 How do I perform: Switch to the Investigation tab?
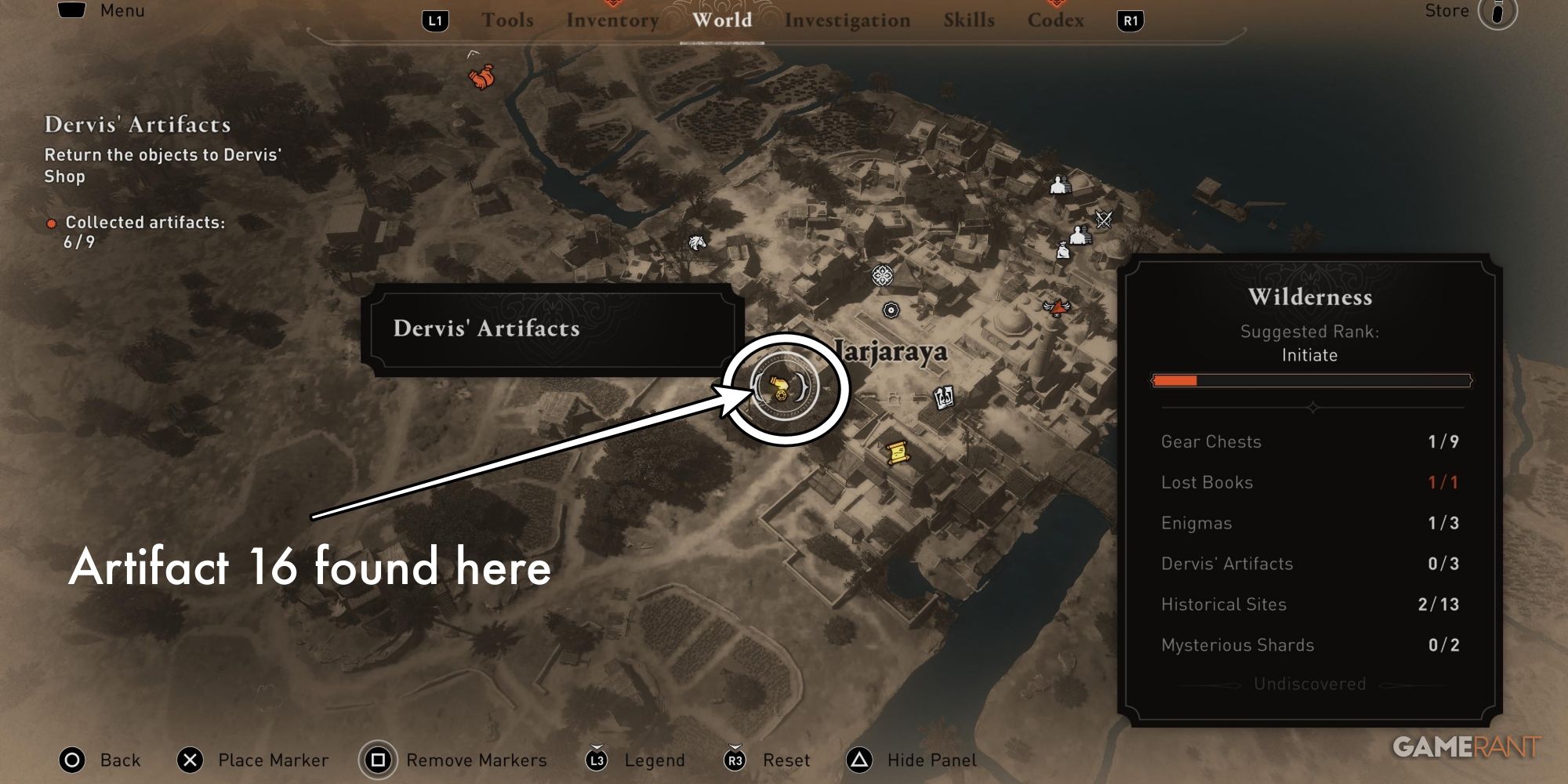pyautogui.click(x=849, y=20)
